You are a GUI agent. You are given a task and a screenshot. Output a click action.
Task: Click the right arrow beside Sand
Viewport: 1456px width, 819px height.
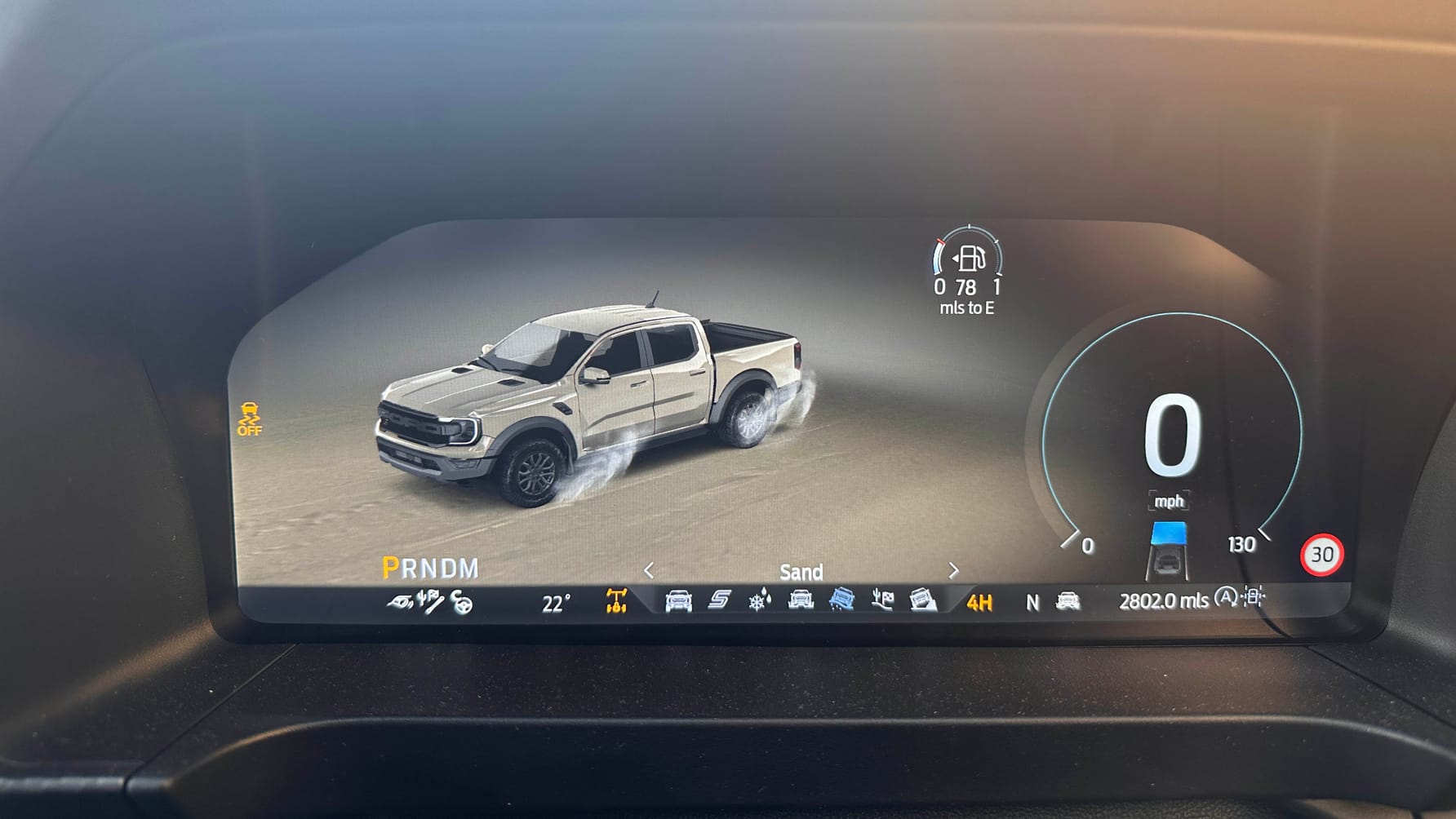tap(953, 571)
